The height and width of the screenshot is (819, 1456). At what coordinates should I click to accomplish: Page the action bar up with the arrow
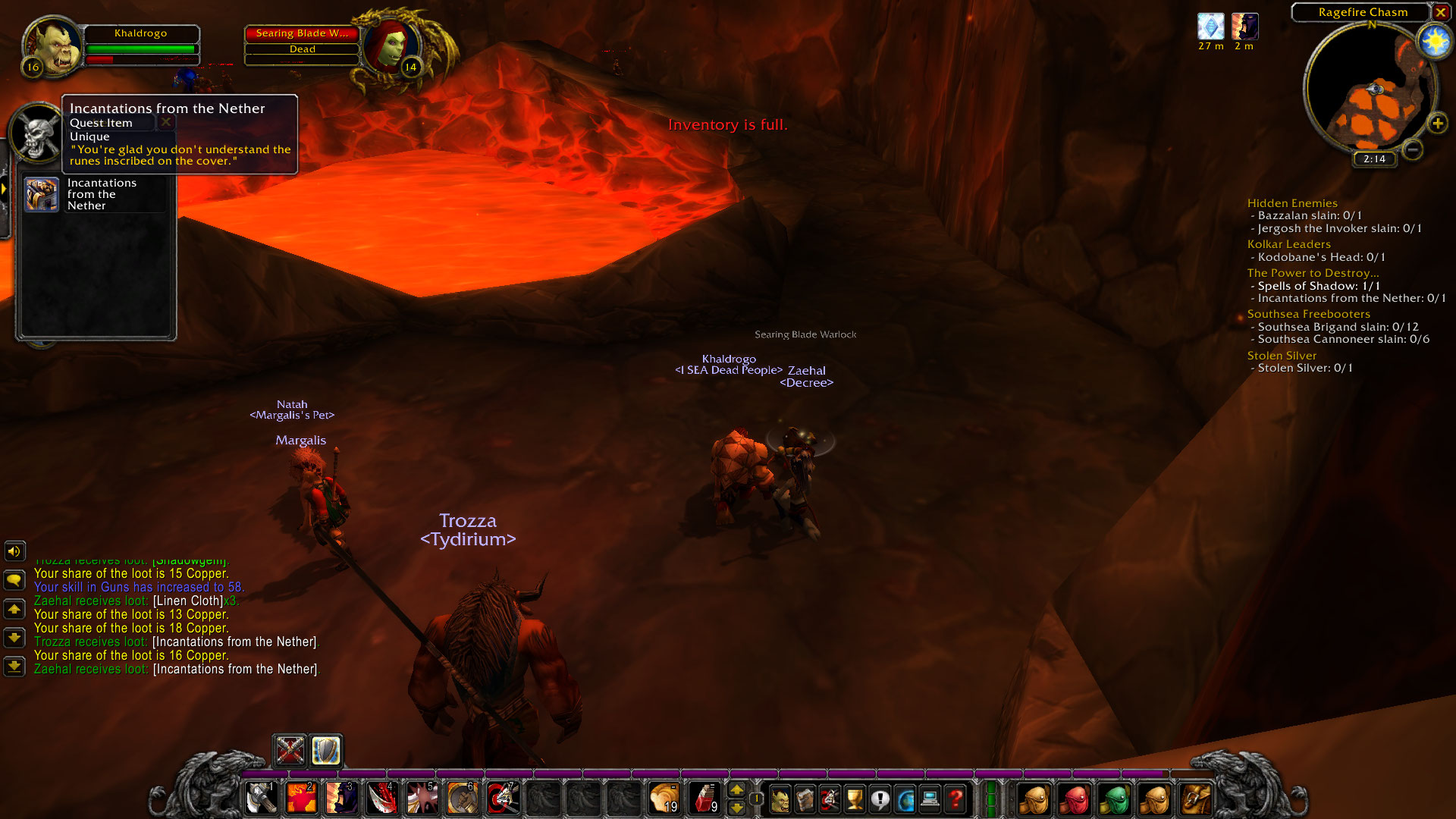click(x=738, y=789)
